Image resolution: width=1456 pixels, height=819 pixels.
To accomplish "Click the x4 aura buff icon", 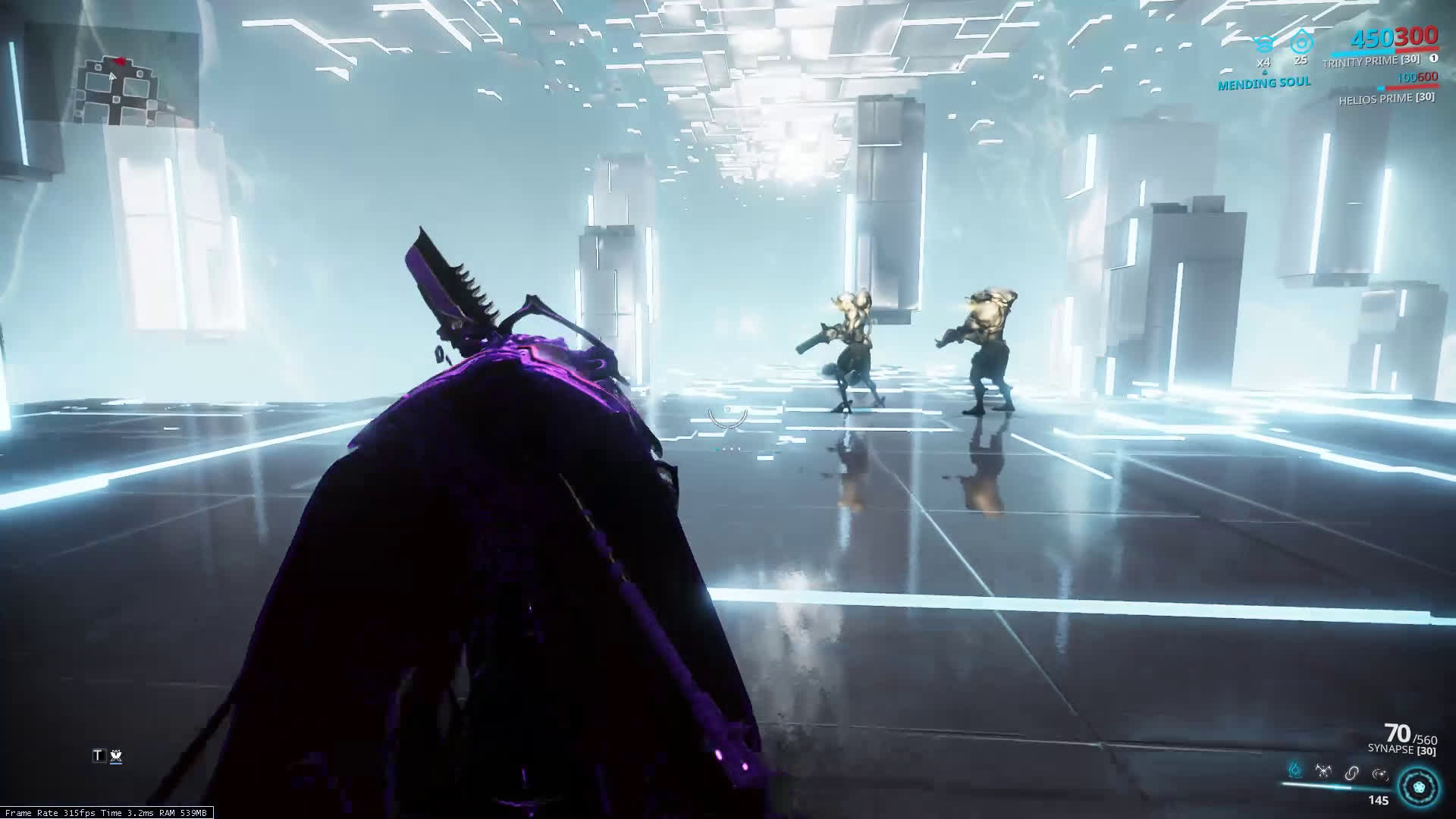I will (1263, 44).
